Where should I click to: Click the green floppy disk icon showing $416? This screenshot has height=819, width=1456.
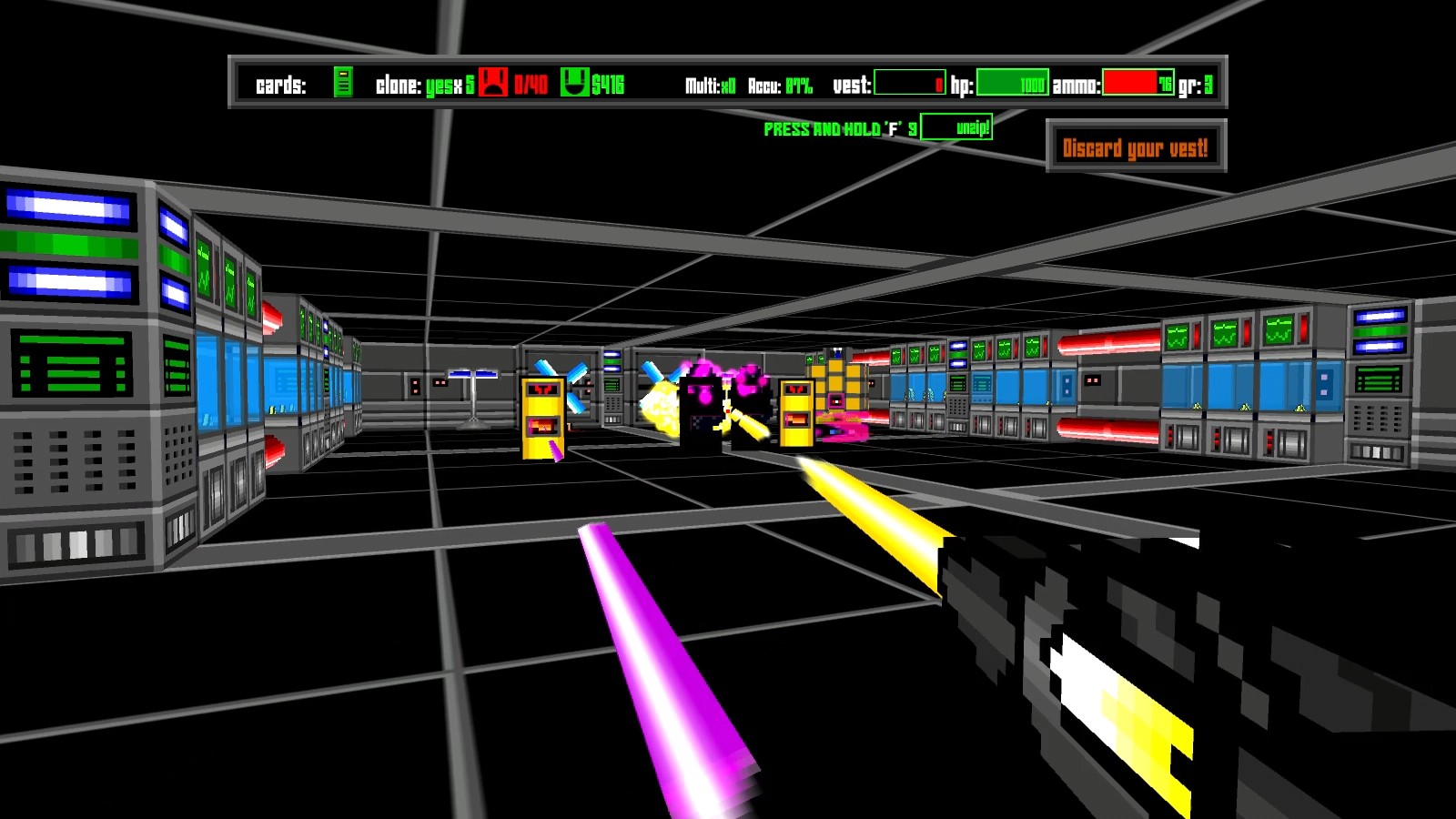click(577, 82)
